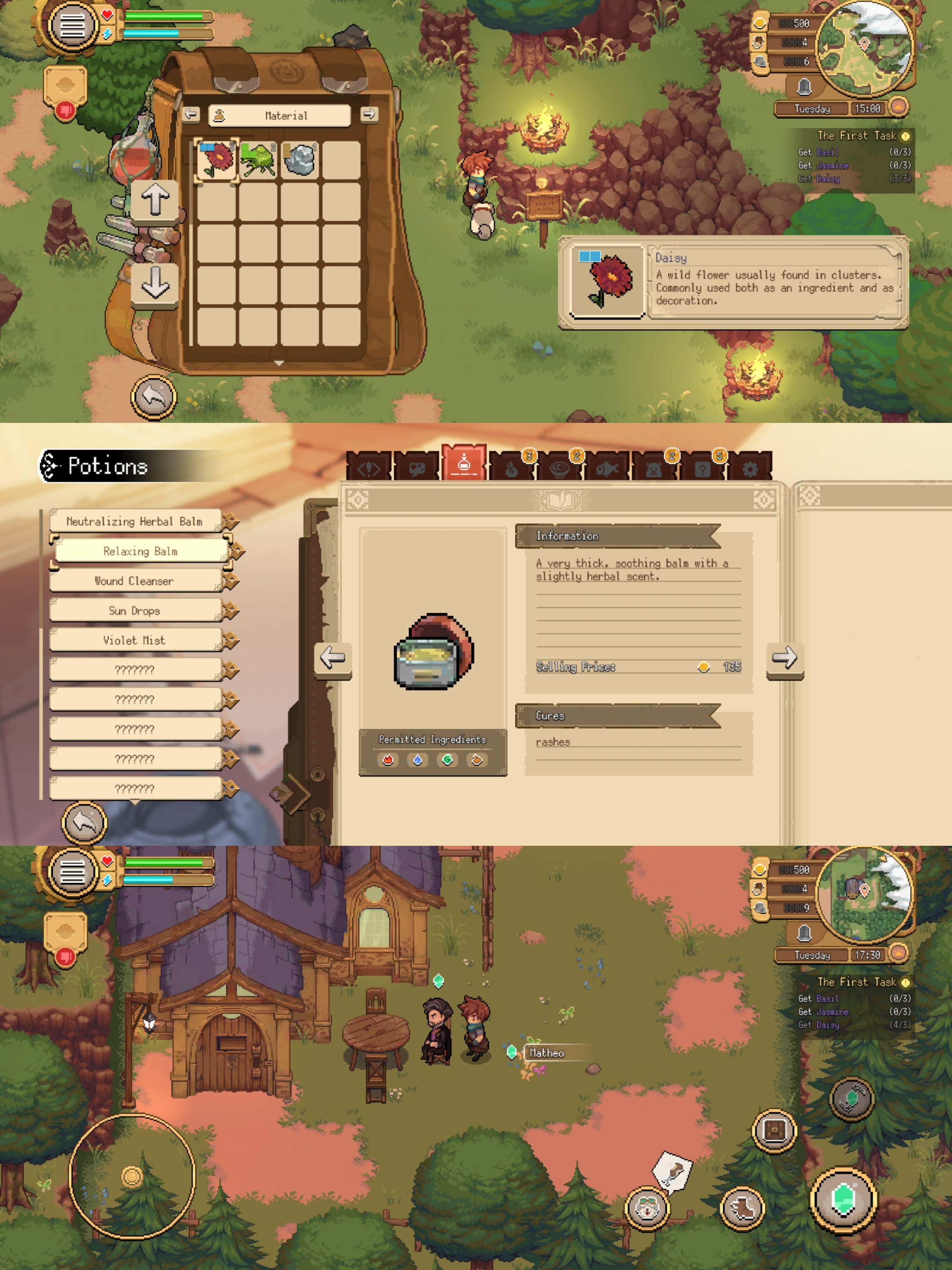This screenshot has width=952, height=1270.
Task: Go to next backpack category after Material
Action: click(369, 115)
